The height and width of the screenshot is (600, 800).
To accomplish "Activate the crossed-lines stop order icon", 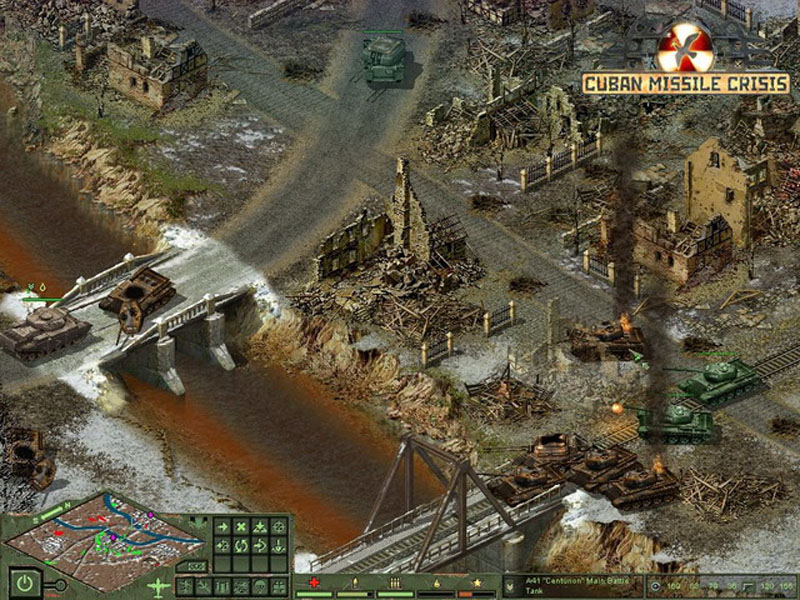I will pos(241,526).
